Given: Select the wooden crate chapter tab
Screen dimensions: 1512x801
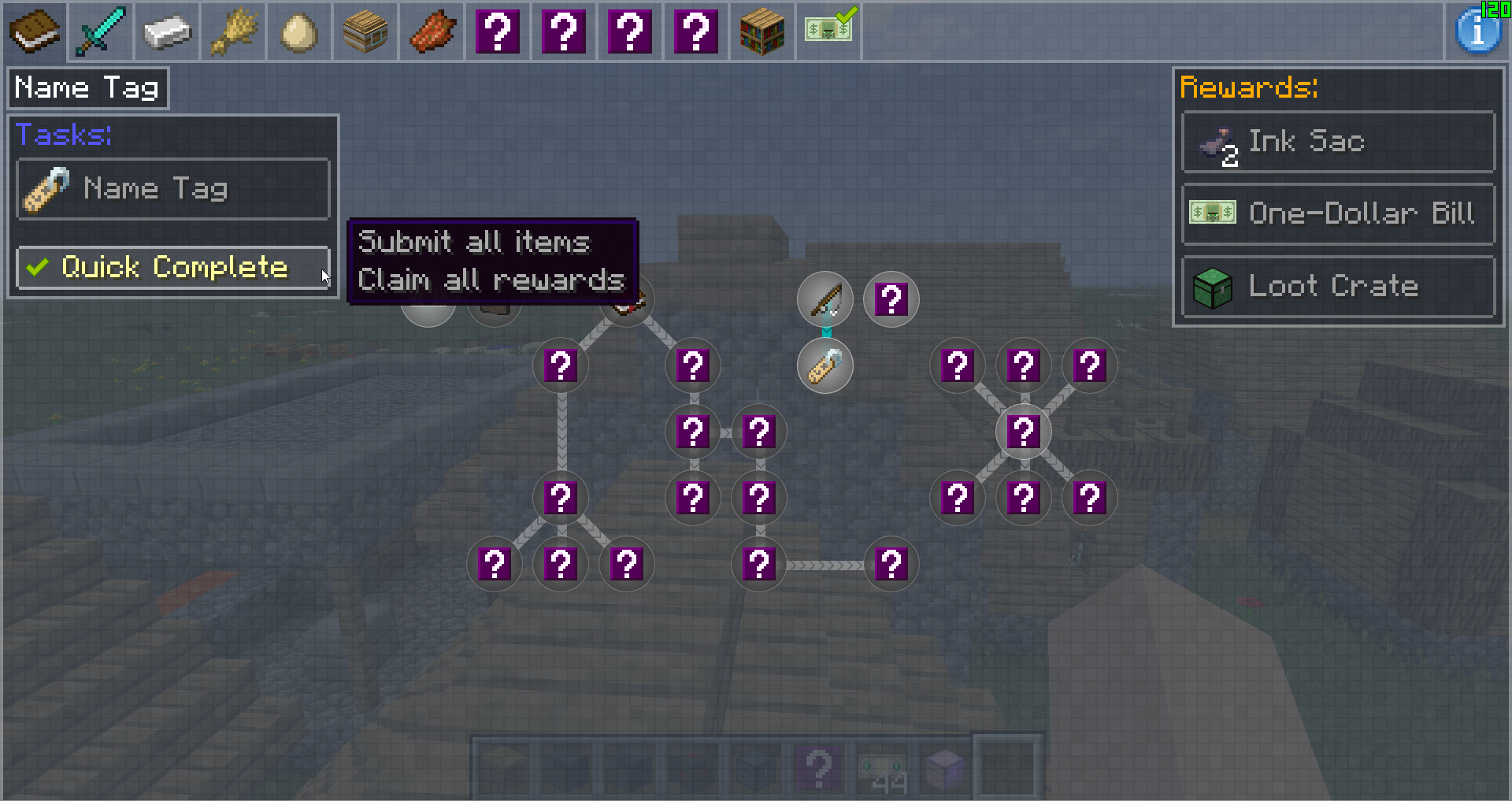Looking at the screenshot, I should click(365, 32).
